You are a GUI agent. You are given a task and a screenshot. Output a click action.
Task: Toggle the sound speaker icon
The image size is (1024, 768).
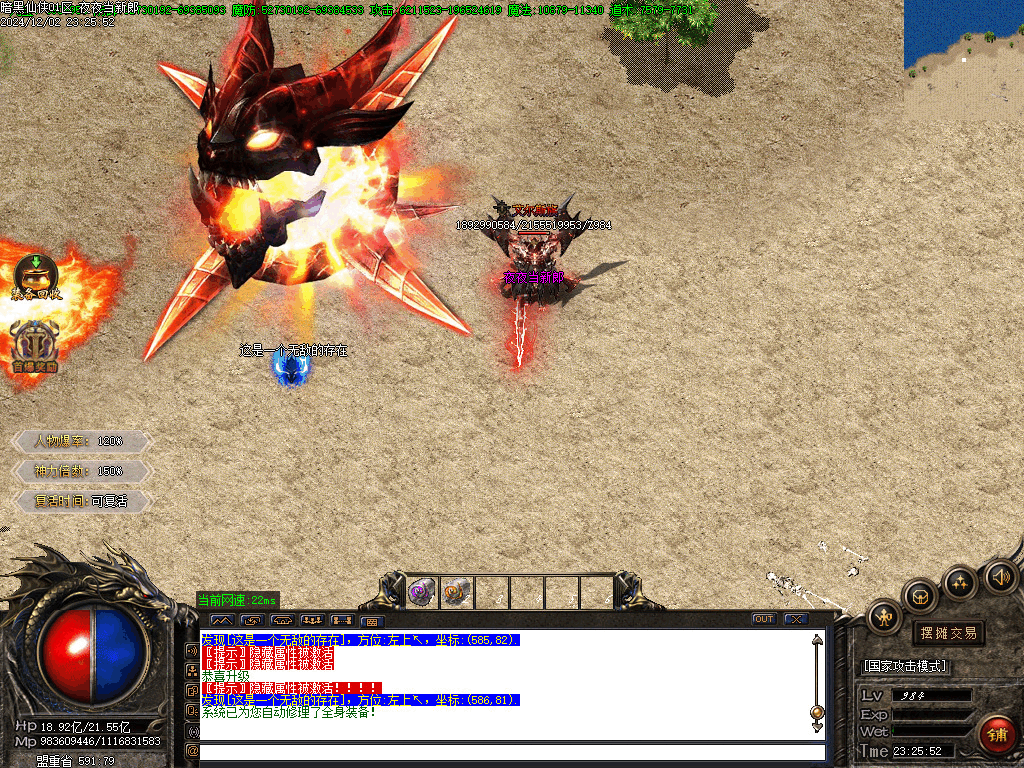1001,577
